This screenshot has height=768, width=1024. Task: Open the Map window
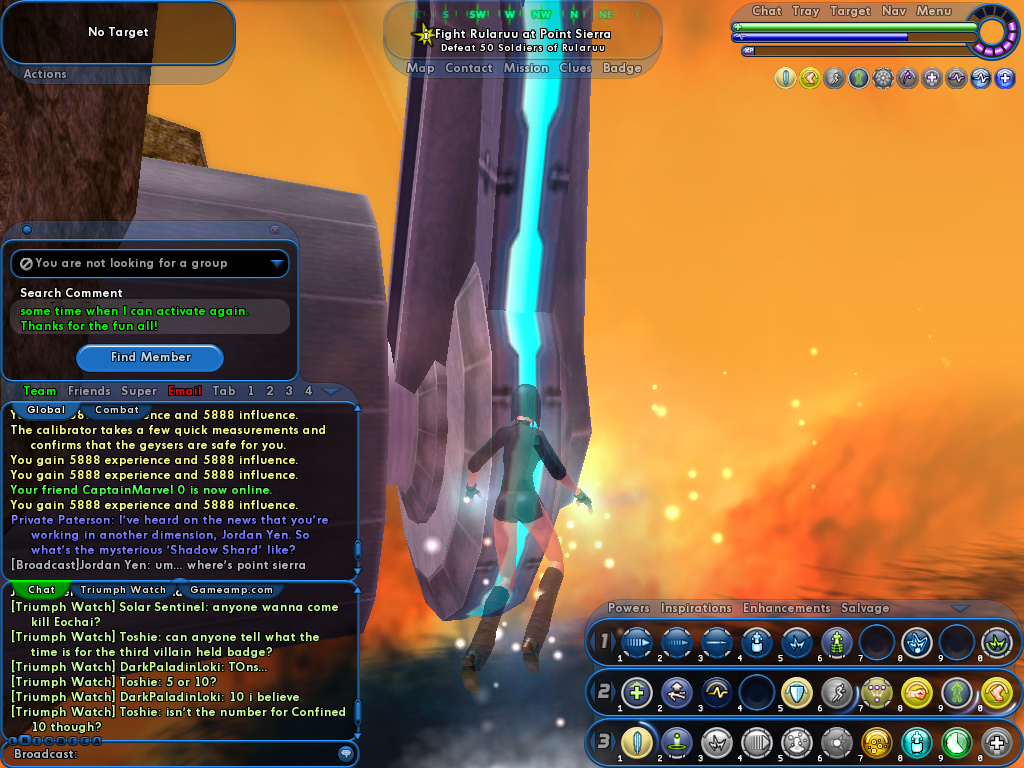pyautogui.click(x=420, y=68)
